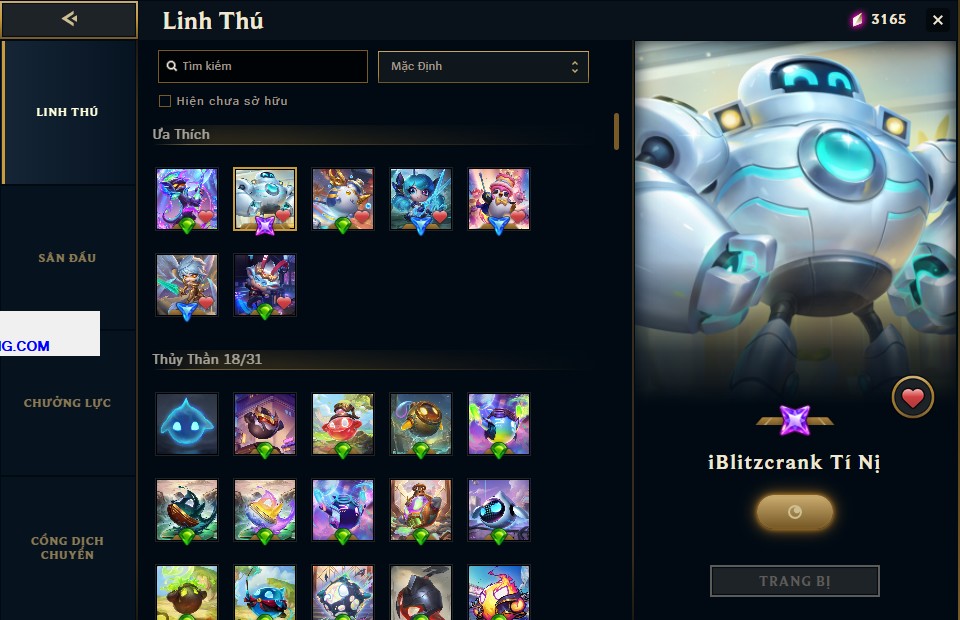
Task: Open the Mặc Định sort dropdown
Action: coord(483,67)
